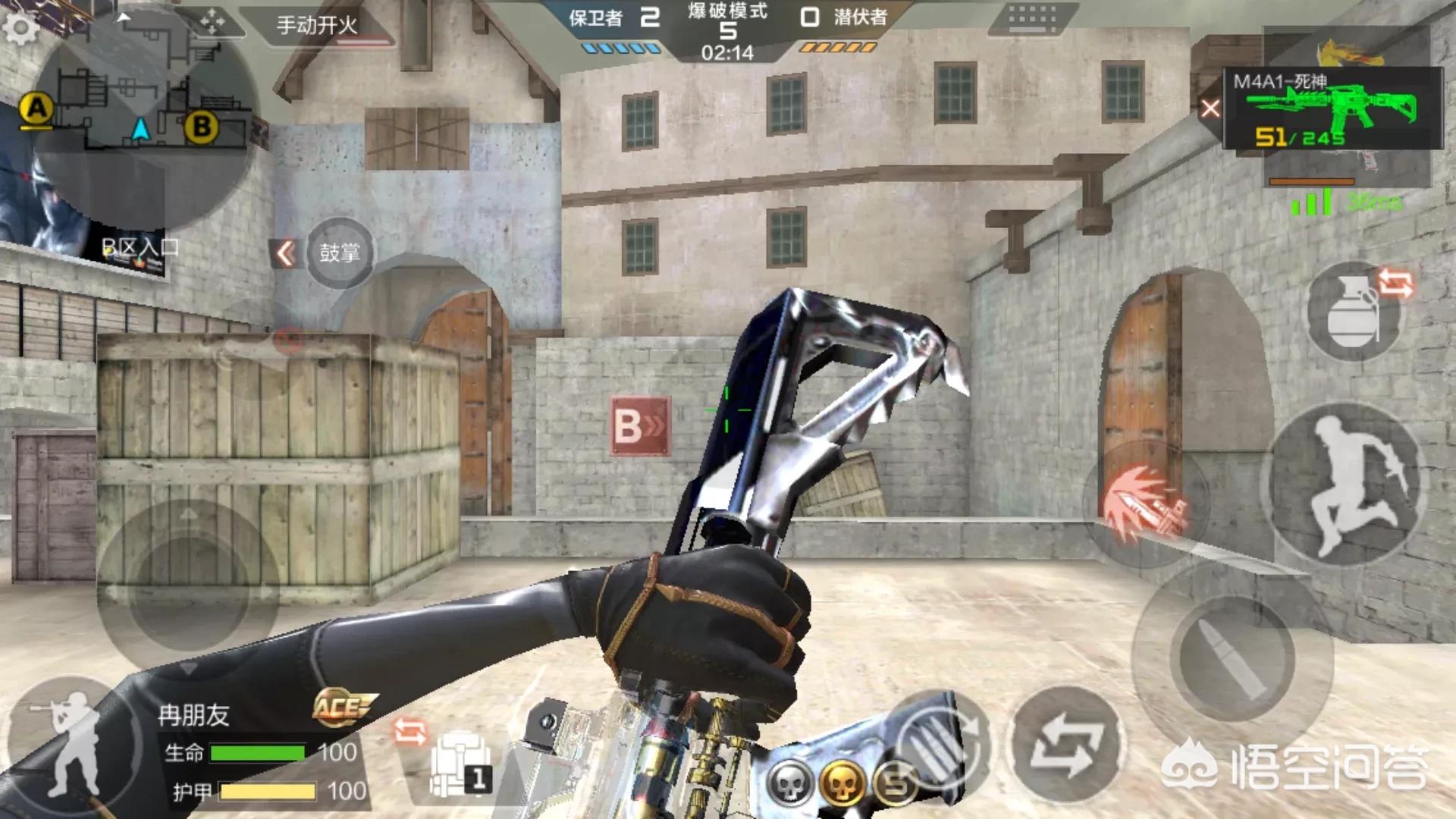1456x819 pixels.
Task: Close the weapon panel with the X
Action: [x=1210, y=109]
